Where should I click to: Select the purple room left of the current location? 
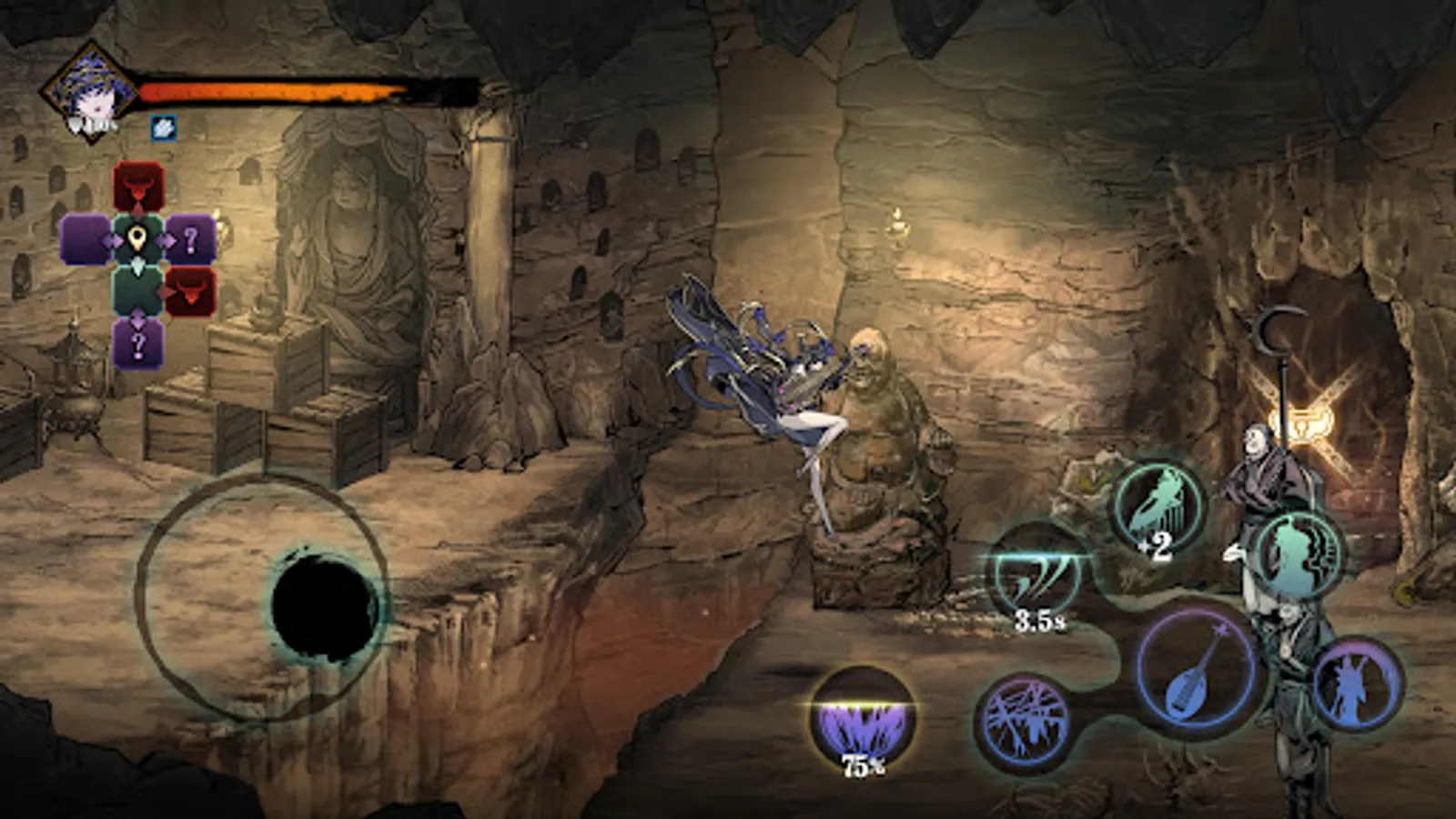(86, 239)
